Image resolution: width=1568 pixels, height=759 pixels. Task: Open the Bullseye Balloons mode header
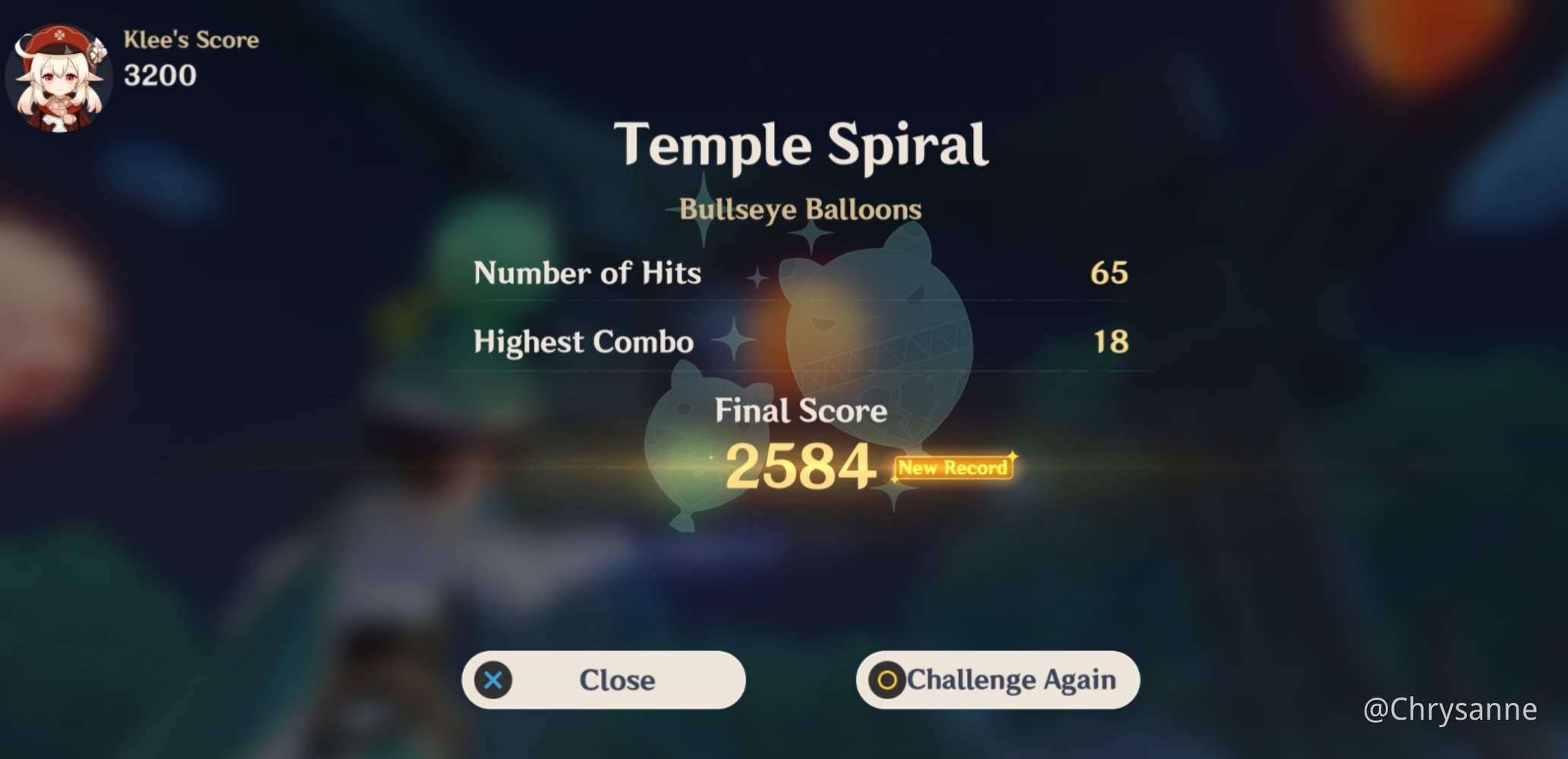pyautogui.click(x=800, y=209)
